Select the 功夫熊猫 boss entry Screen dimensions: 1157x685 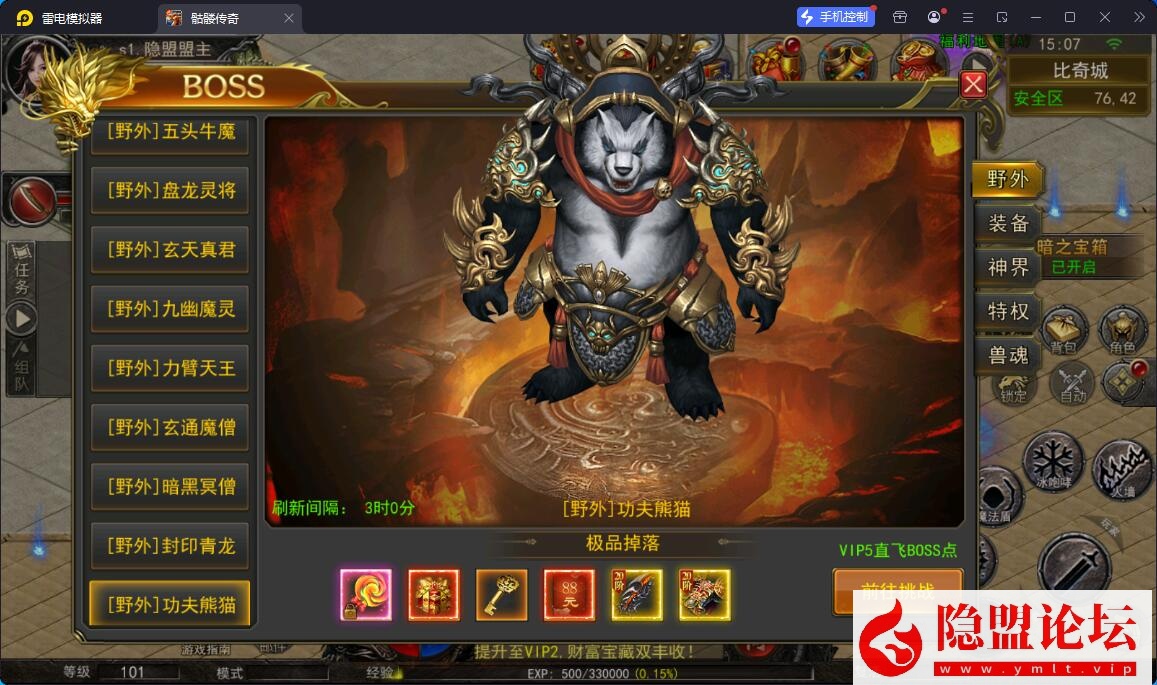pos(170,604)
